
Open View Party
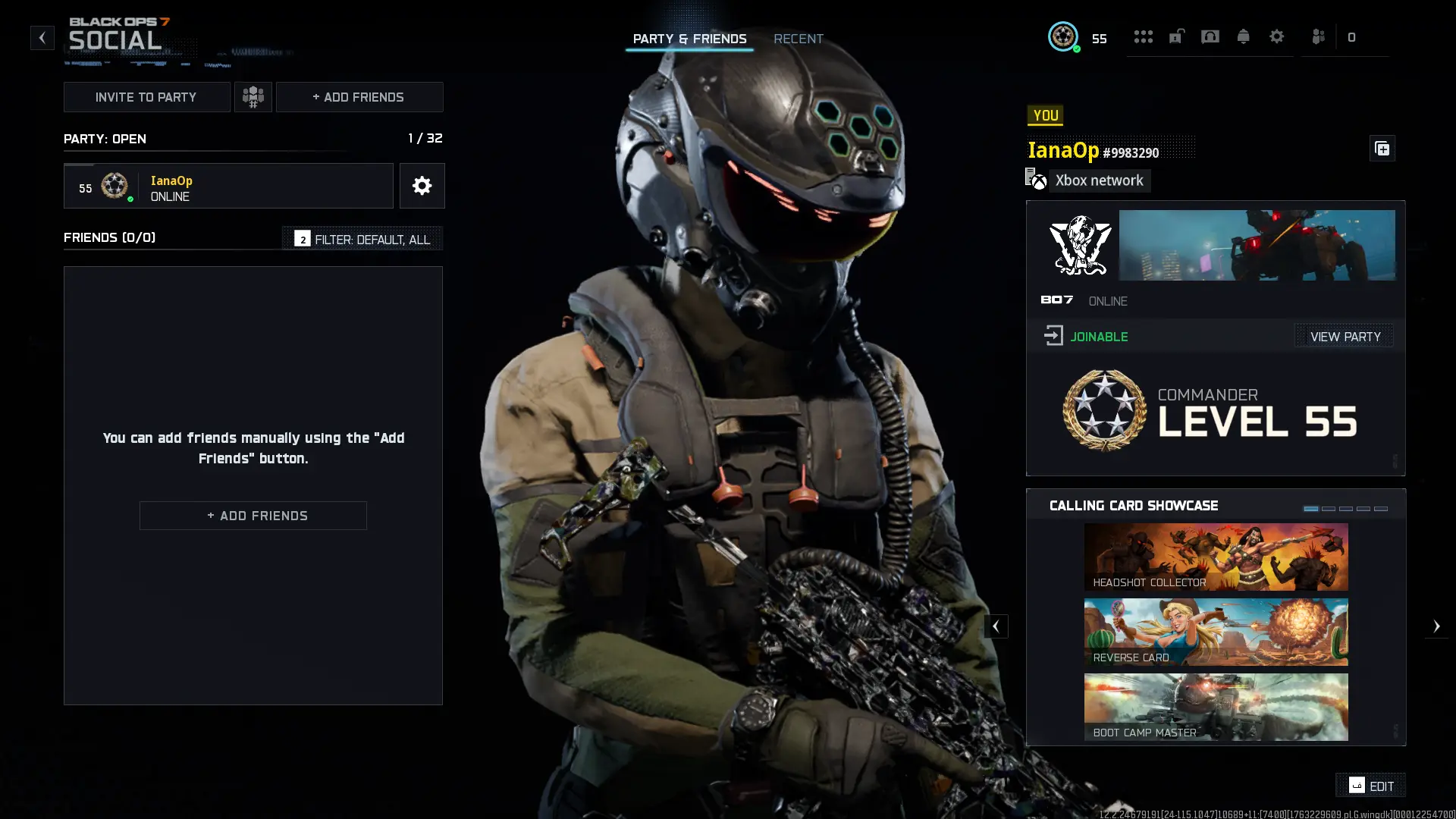[1344, 336]
